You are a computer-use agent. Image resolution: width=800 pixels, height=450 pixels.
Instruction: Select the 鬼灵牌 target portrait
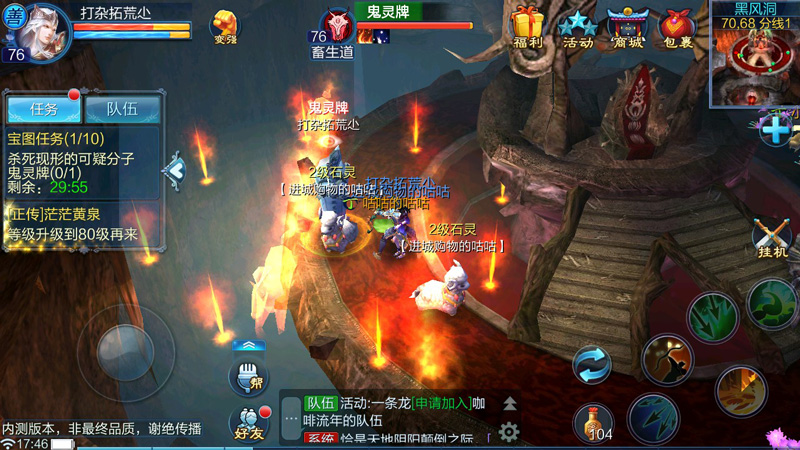(x=336, y=28)
